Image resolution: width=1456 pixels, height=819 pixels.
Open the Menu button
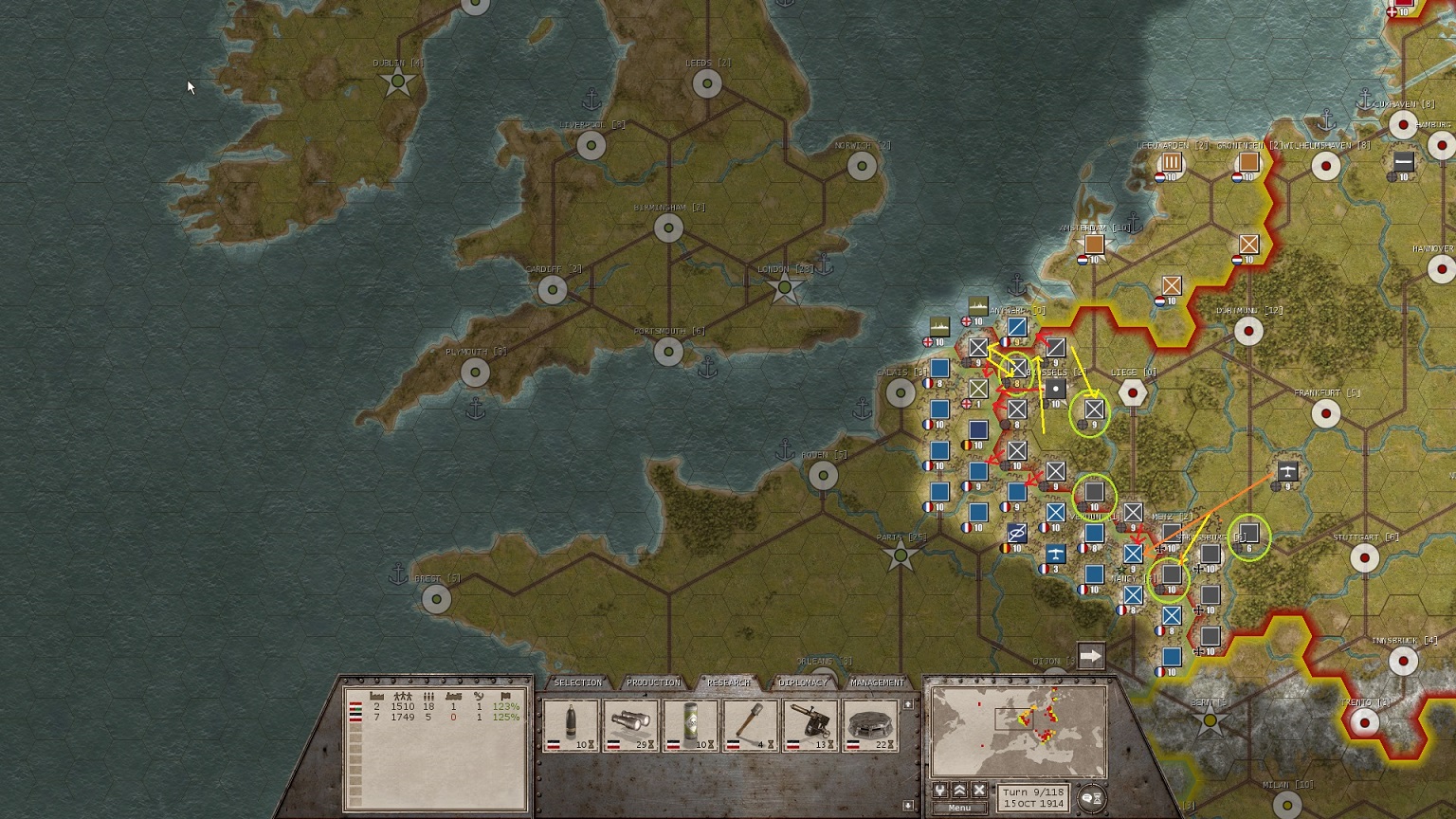click(x=959, y=808)
